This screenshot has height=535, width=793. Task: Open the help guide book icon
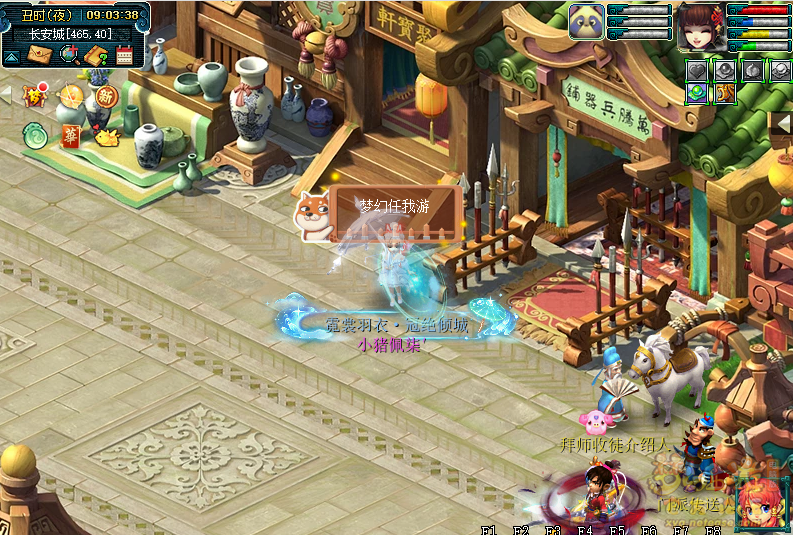96,54
